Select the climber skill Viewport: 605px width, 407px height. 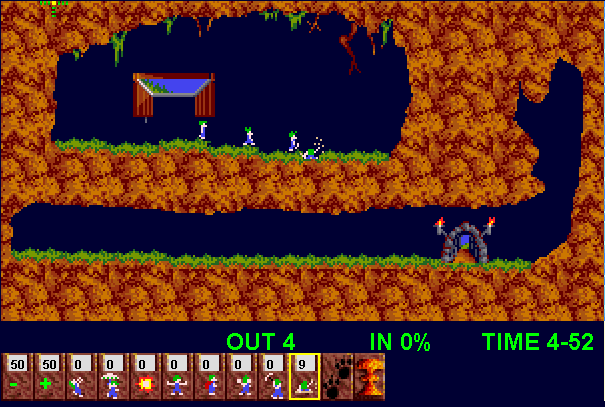[x=81, y=377]
